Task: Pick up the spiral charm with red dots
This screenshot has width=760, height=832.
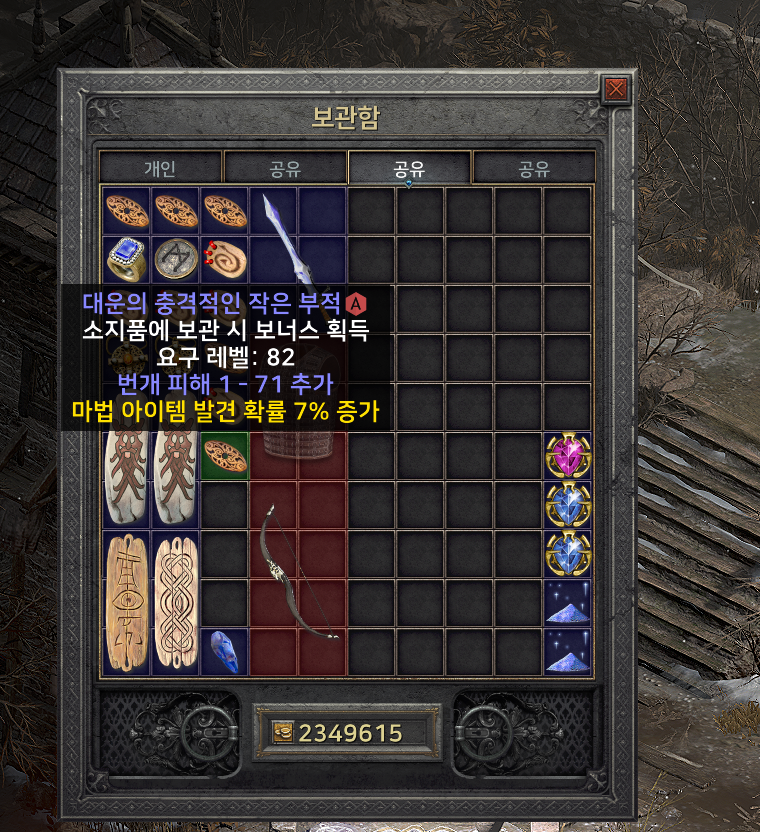Action: click(x=224, y=260)
